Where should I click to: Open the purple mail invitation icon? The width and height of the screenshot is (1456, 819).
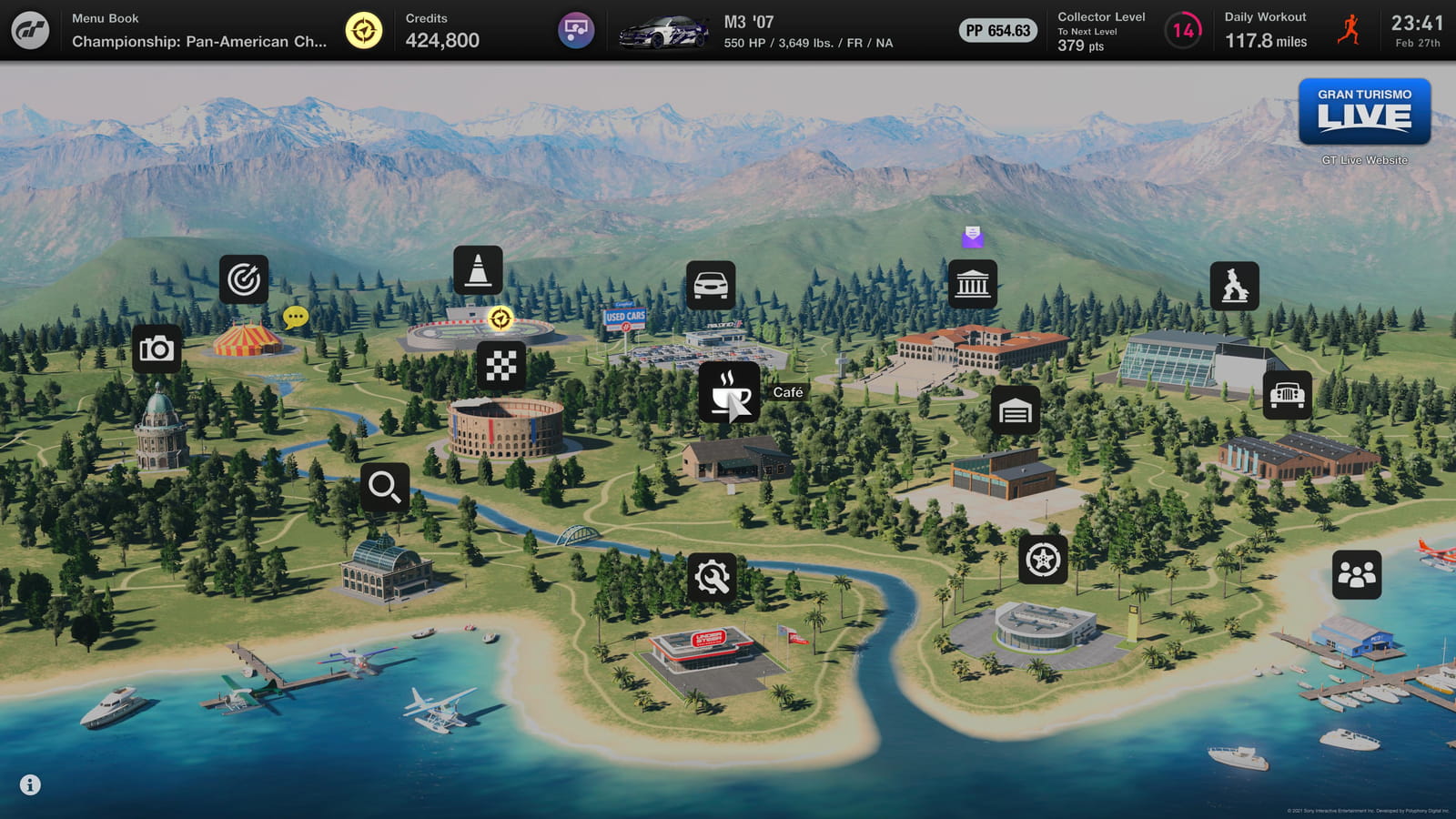coord(972,237)
